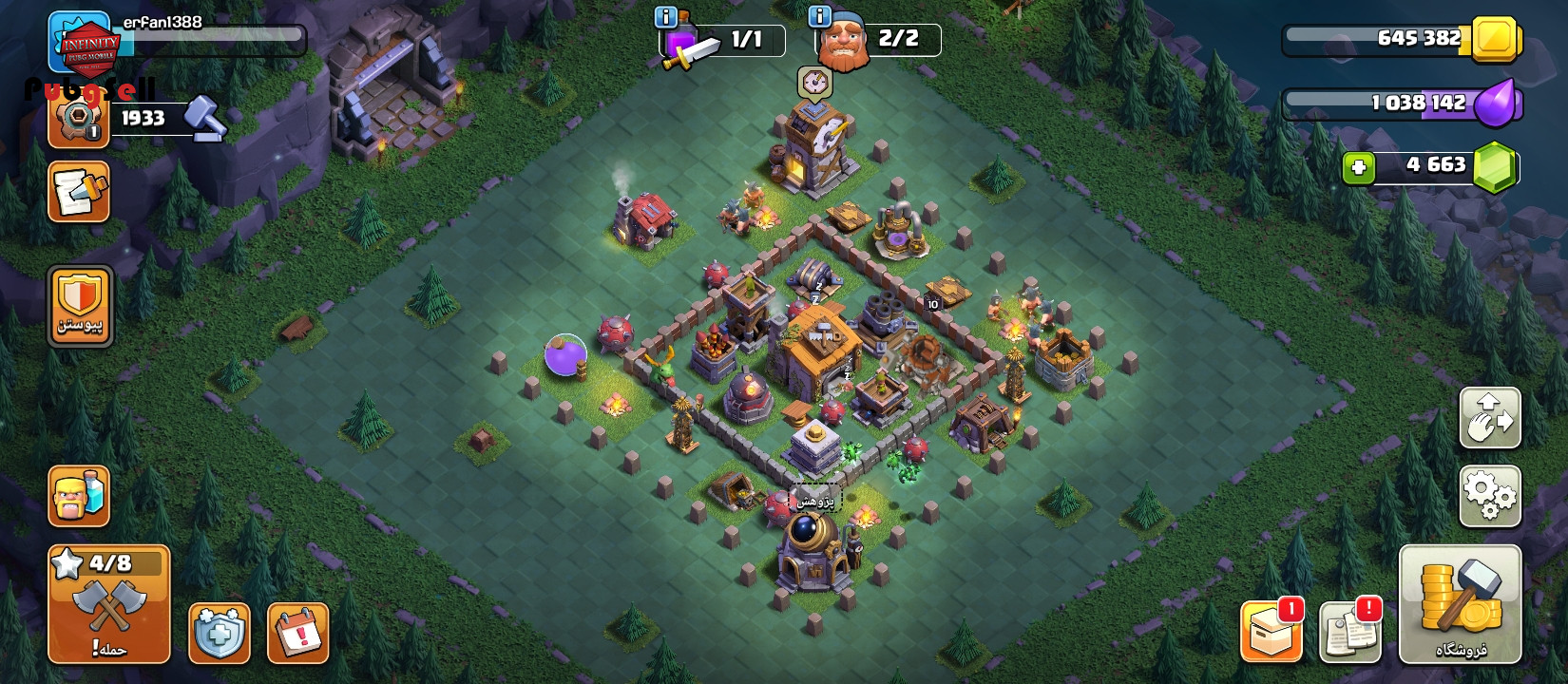
Task: Open the army barbarian and potion button
Action: [x=79, y=496]
